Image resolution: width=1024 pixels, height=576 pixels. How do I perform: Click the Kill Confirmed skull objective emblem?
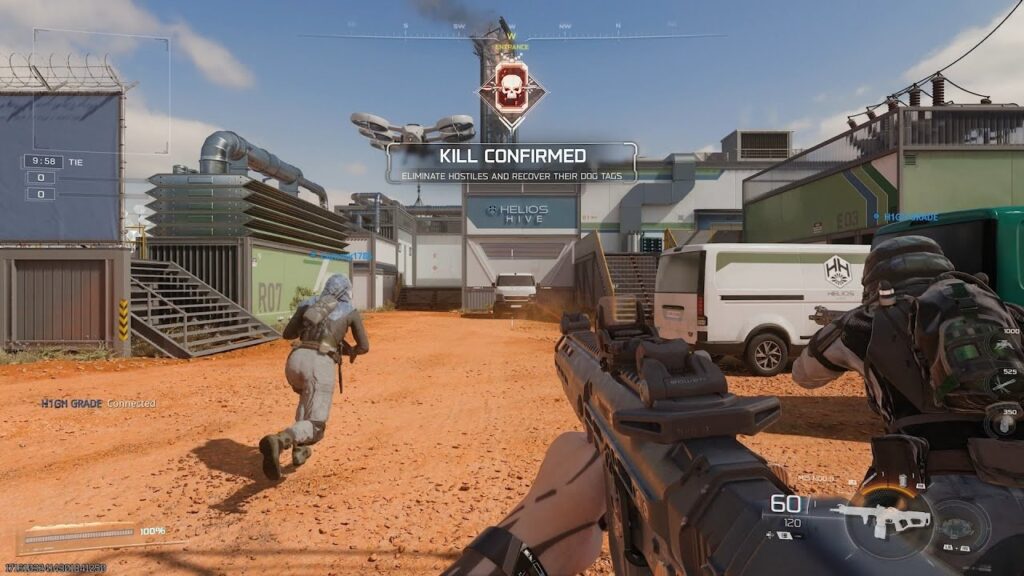[x=512, y=90]
